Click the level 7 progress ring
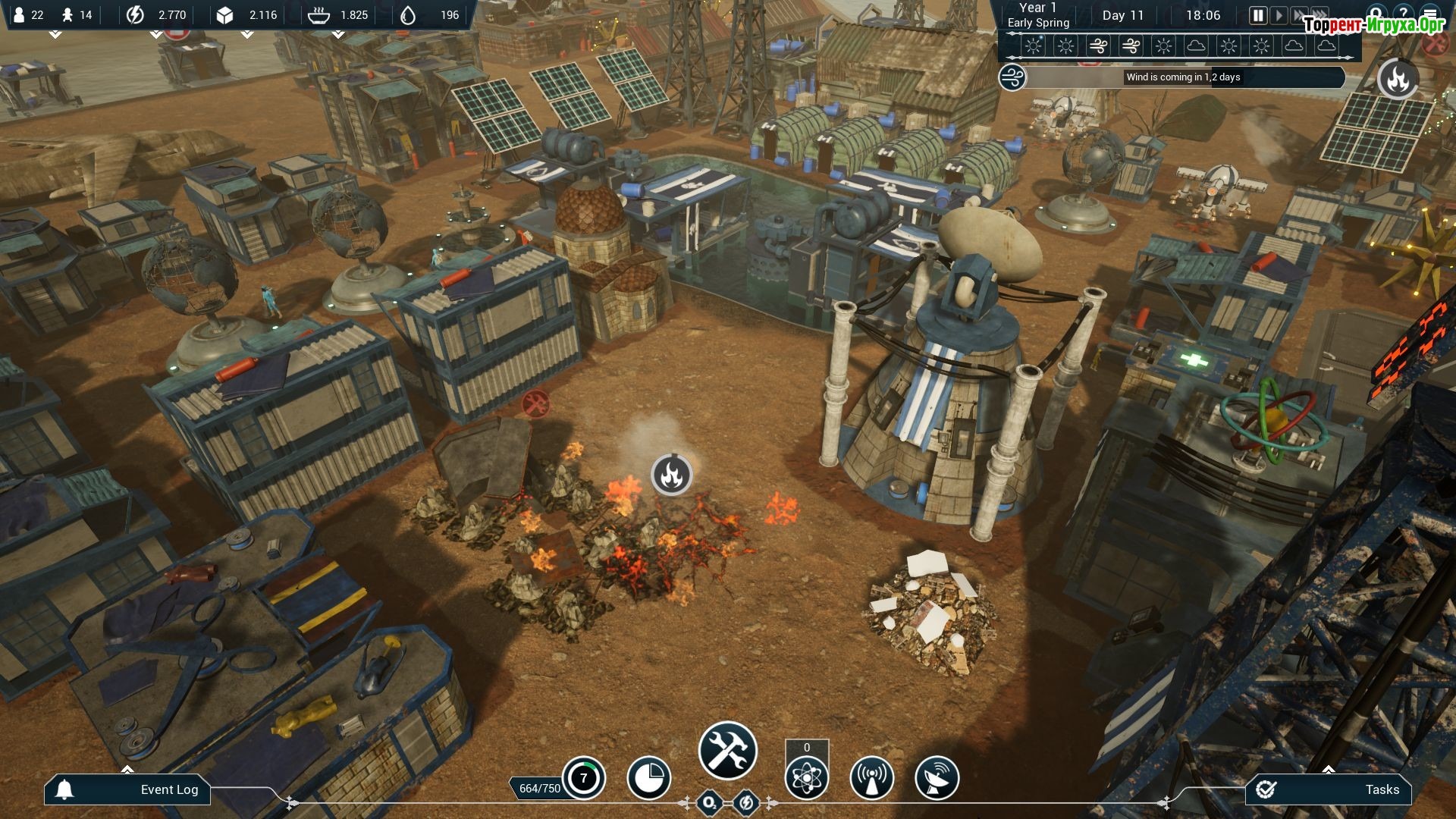This screenshot has width=1456, height=819. [x=583, y=778]
